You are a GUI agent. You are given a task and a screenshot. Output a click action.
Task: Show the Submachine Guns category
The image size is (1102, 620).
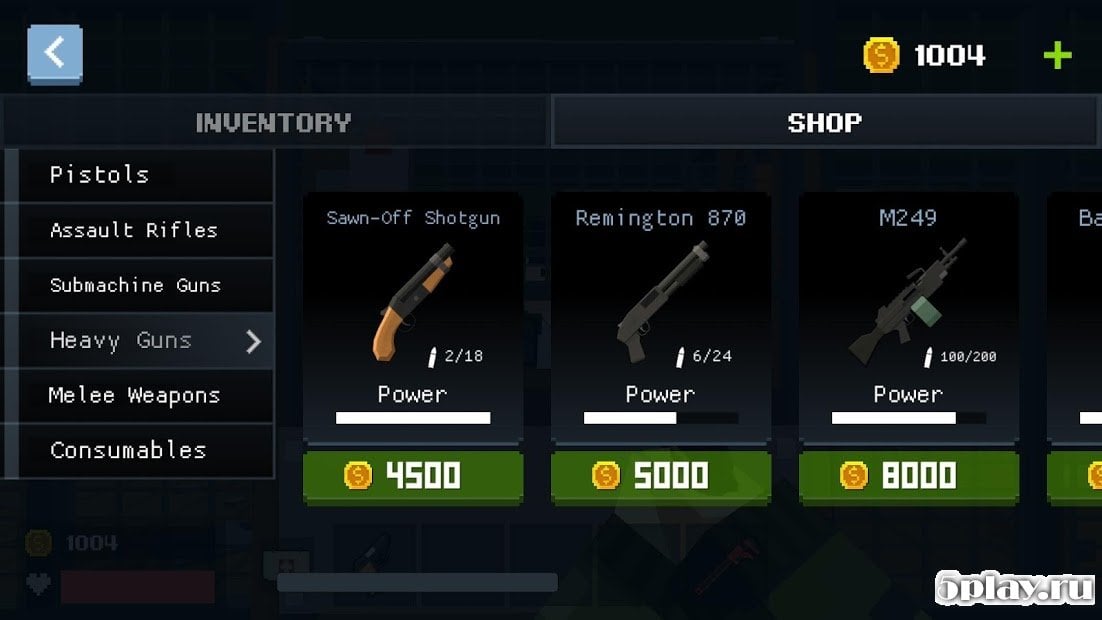(x=140, y=285)
